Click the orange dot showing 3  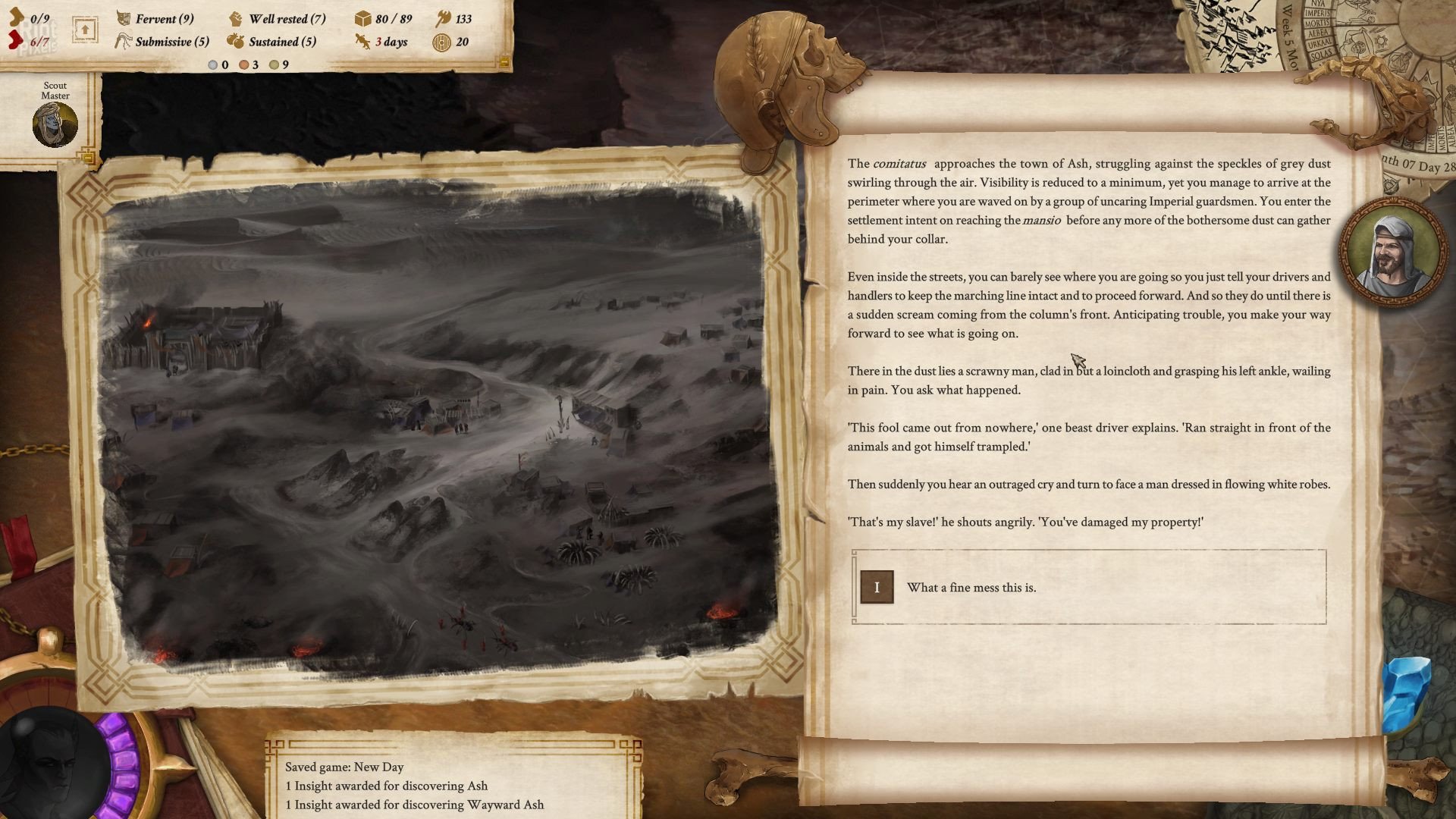[x=243, y=66]
